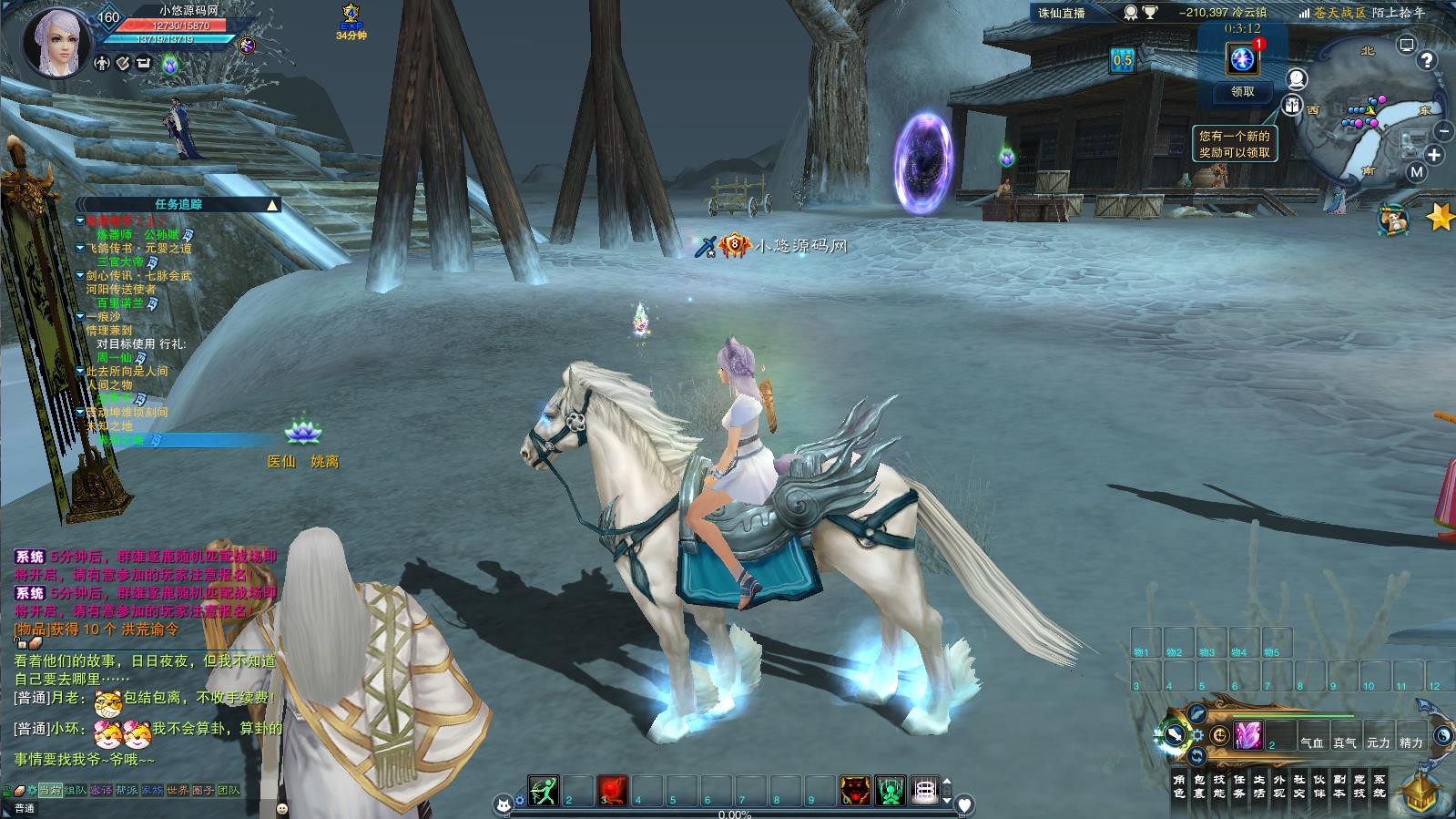
Task: Open the help question mark icon
Action: point(1427,60)
